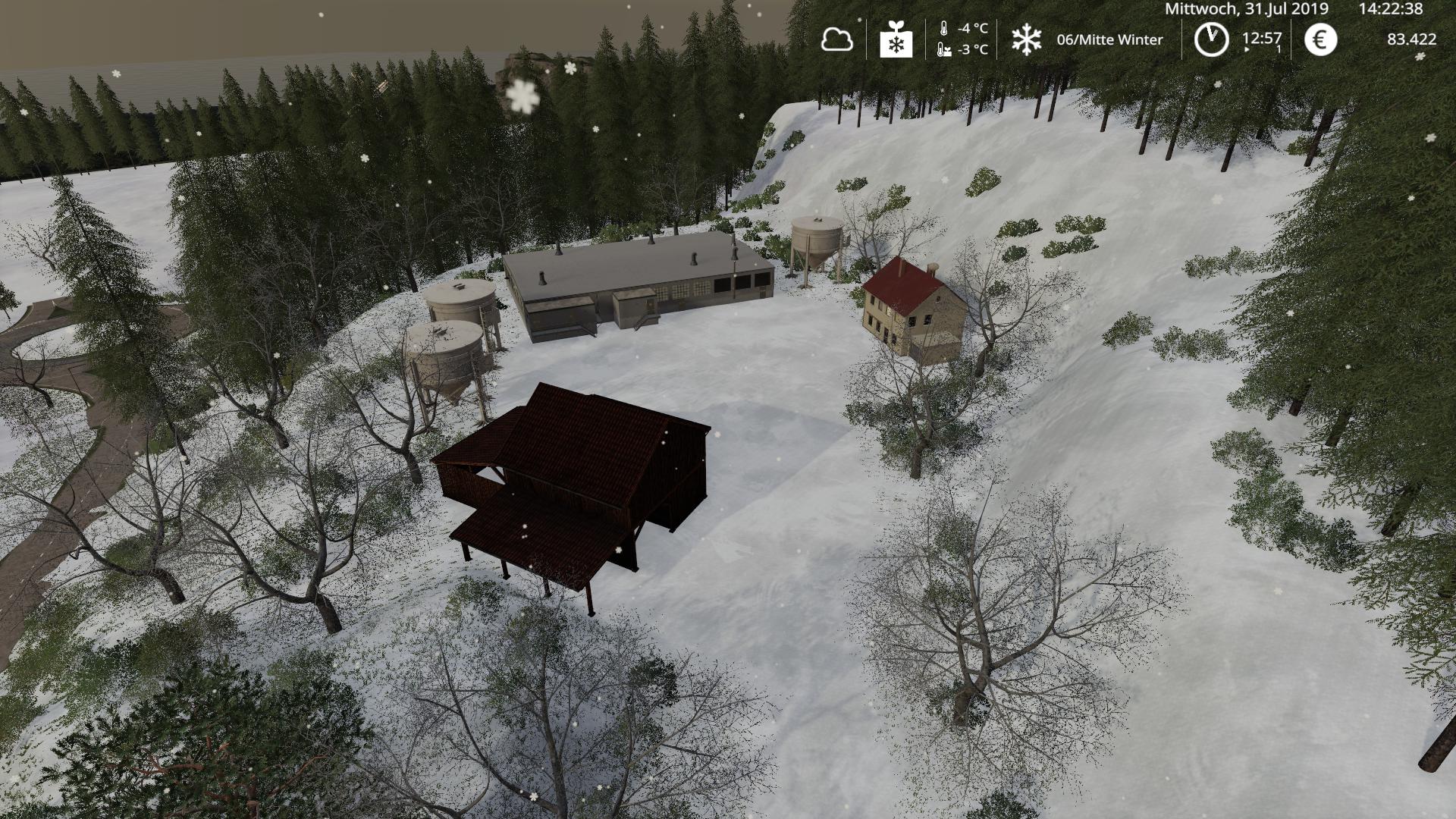Click the euro money icon
This screenshot has height=819, width=1456.
pos(1320,39)
